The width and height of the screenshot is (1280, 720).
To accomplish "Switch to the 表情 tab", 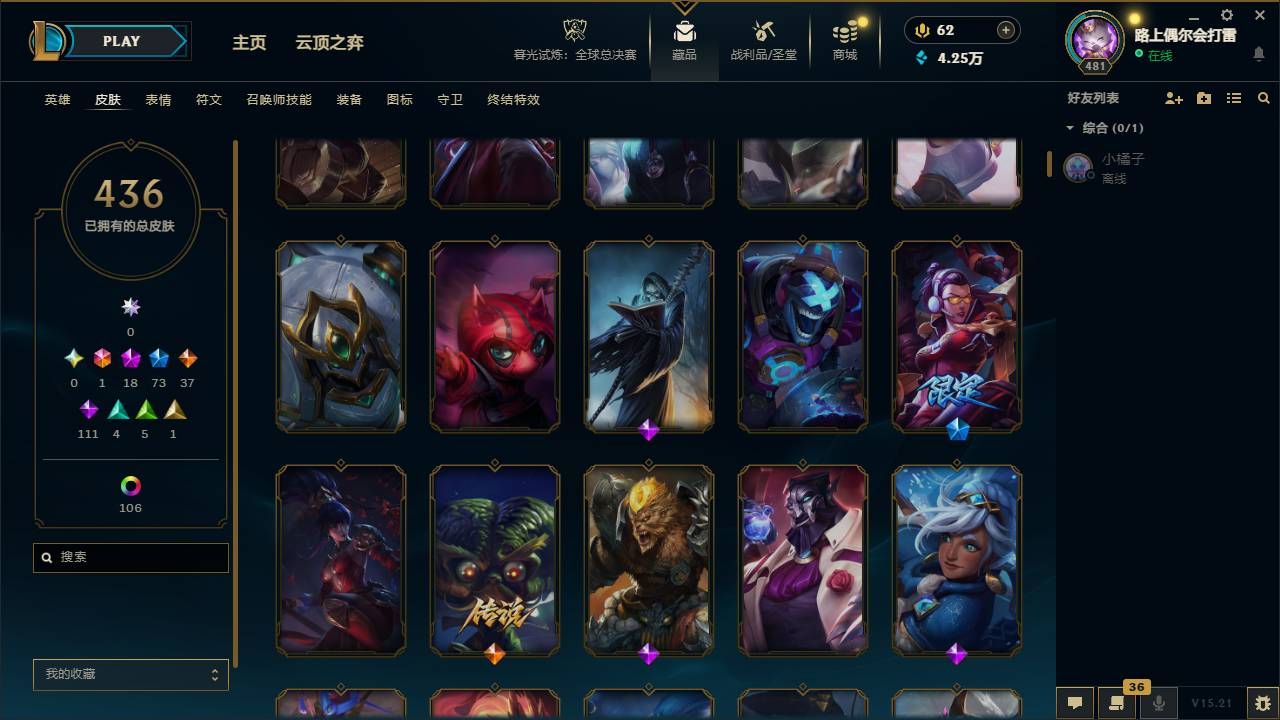I will [x=158, y=100].
